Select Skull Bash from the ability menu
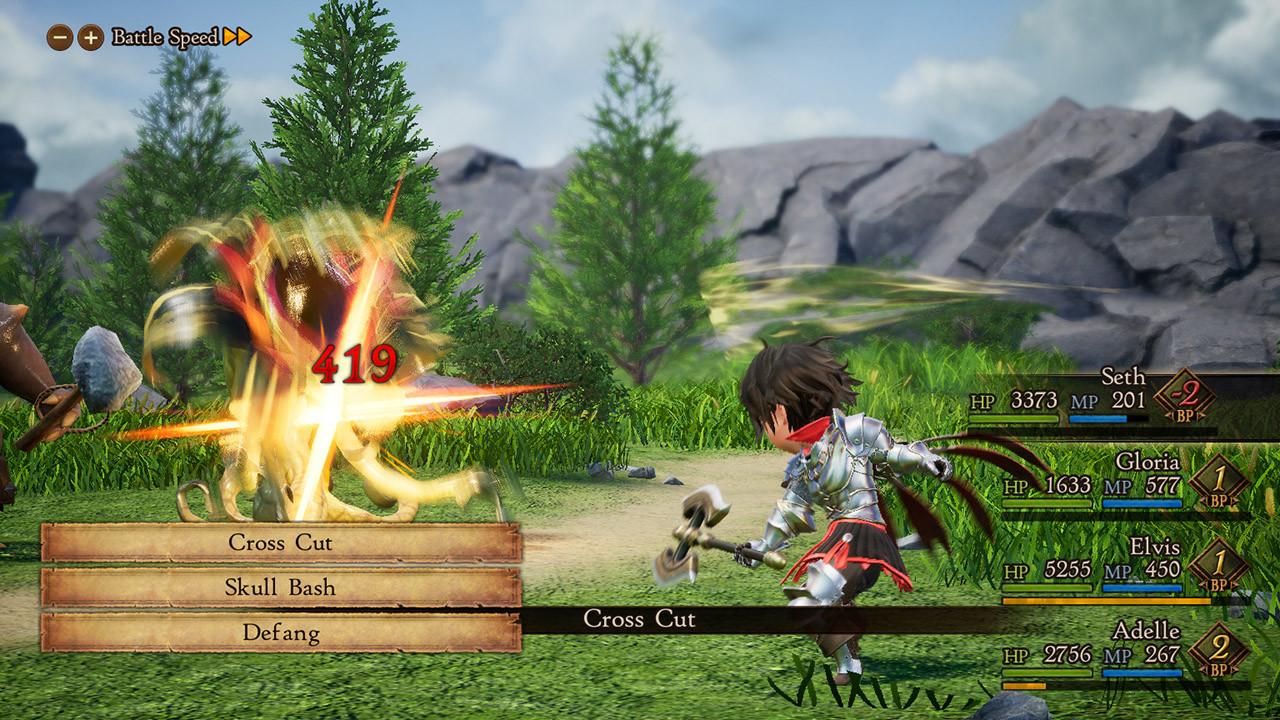 [x=280, y=588]
